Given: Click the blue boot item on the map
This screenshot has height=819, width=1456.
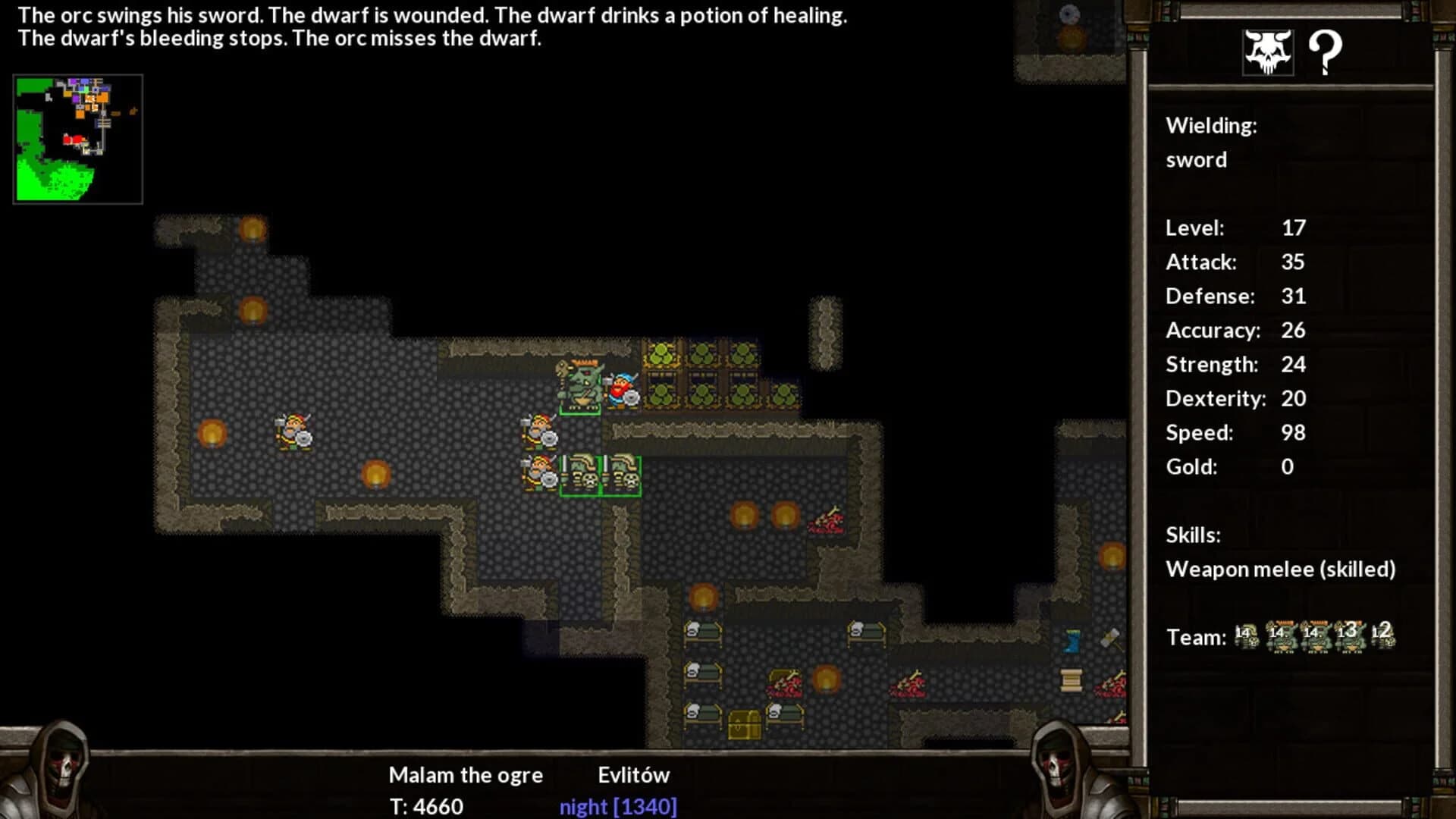Looking at the screenshot, I should (x=1072, y=641).
